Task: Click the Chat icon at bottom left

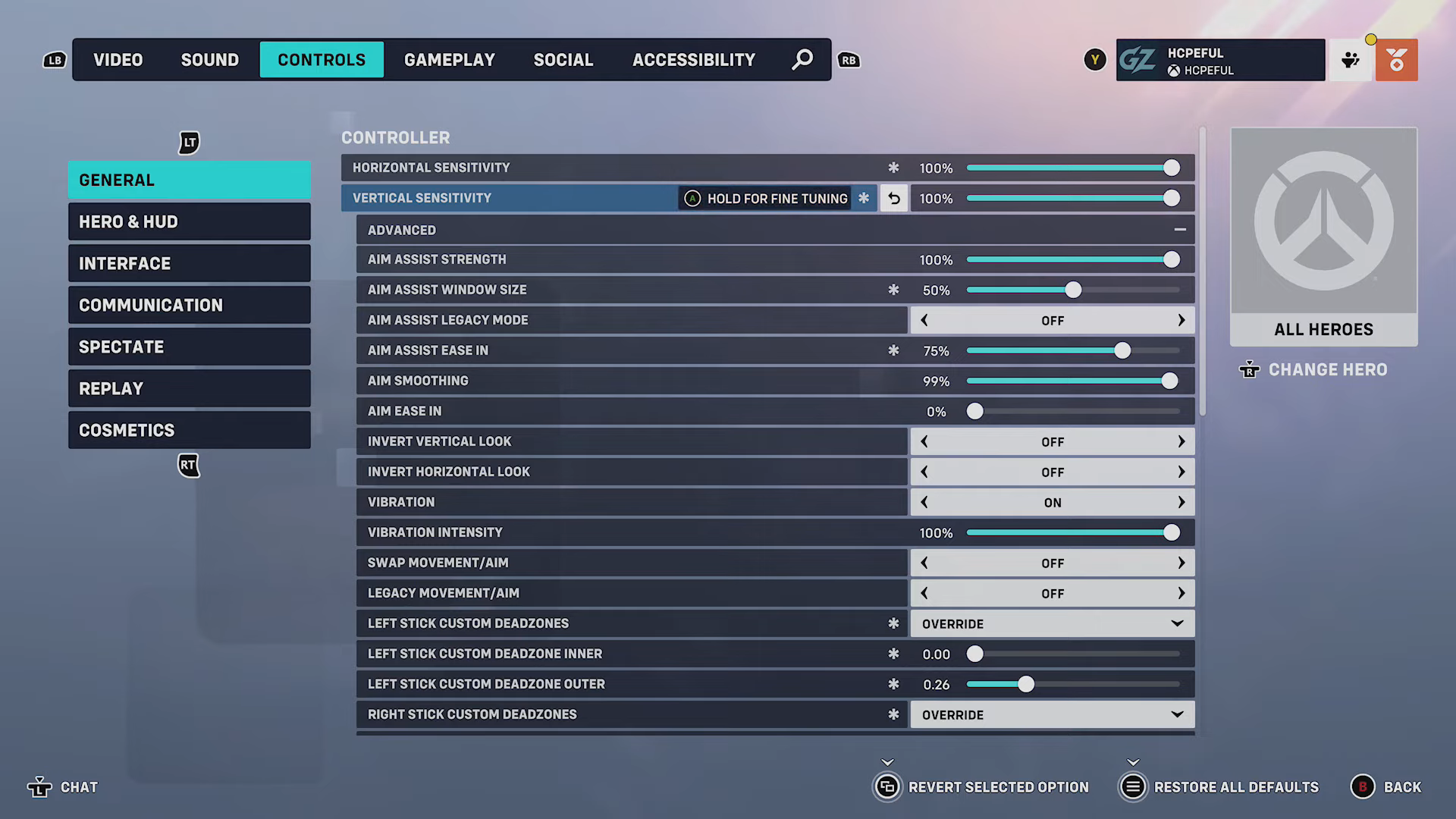Action: [x=39, y=787]
